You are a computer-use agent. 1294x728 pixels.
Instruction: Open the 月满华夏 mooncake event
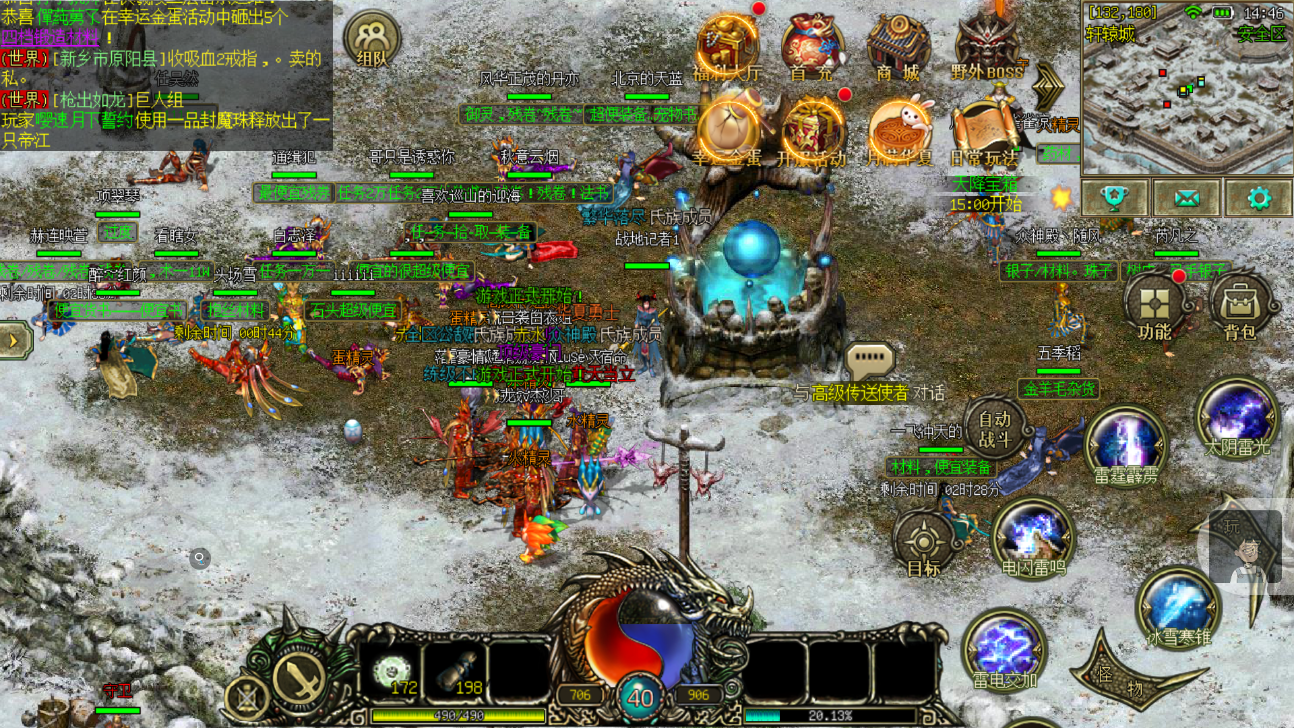coord(899,130)
